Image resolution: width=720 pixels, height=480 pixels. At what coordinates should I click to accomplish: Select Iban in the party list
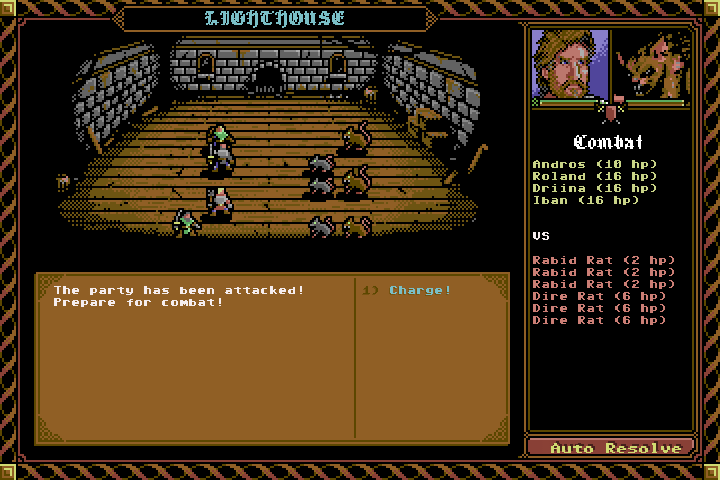pyautogui.click(x=586, y=200)
